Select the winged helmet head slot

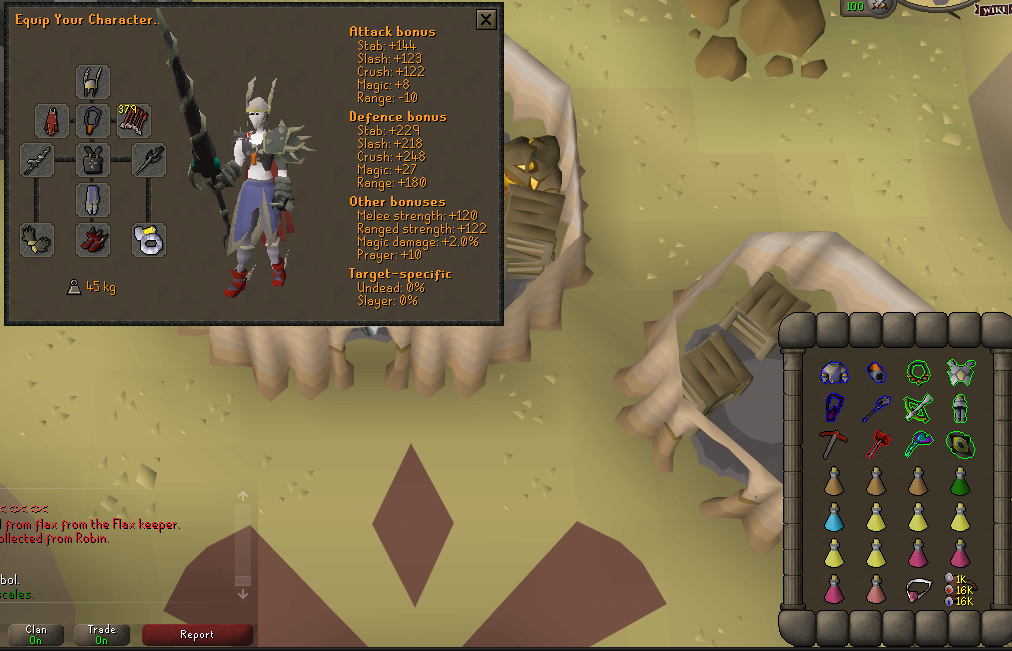tap(93, 81)
